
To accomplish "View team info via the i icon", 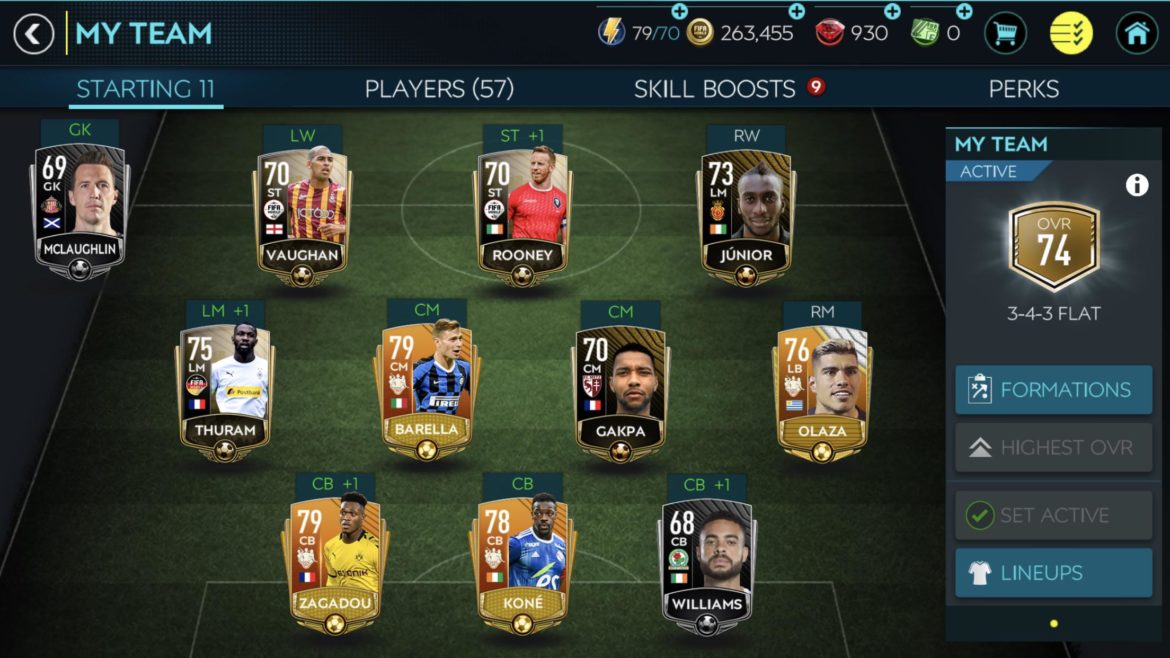I will coord(1137,185).
